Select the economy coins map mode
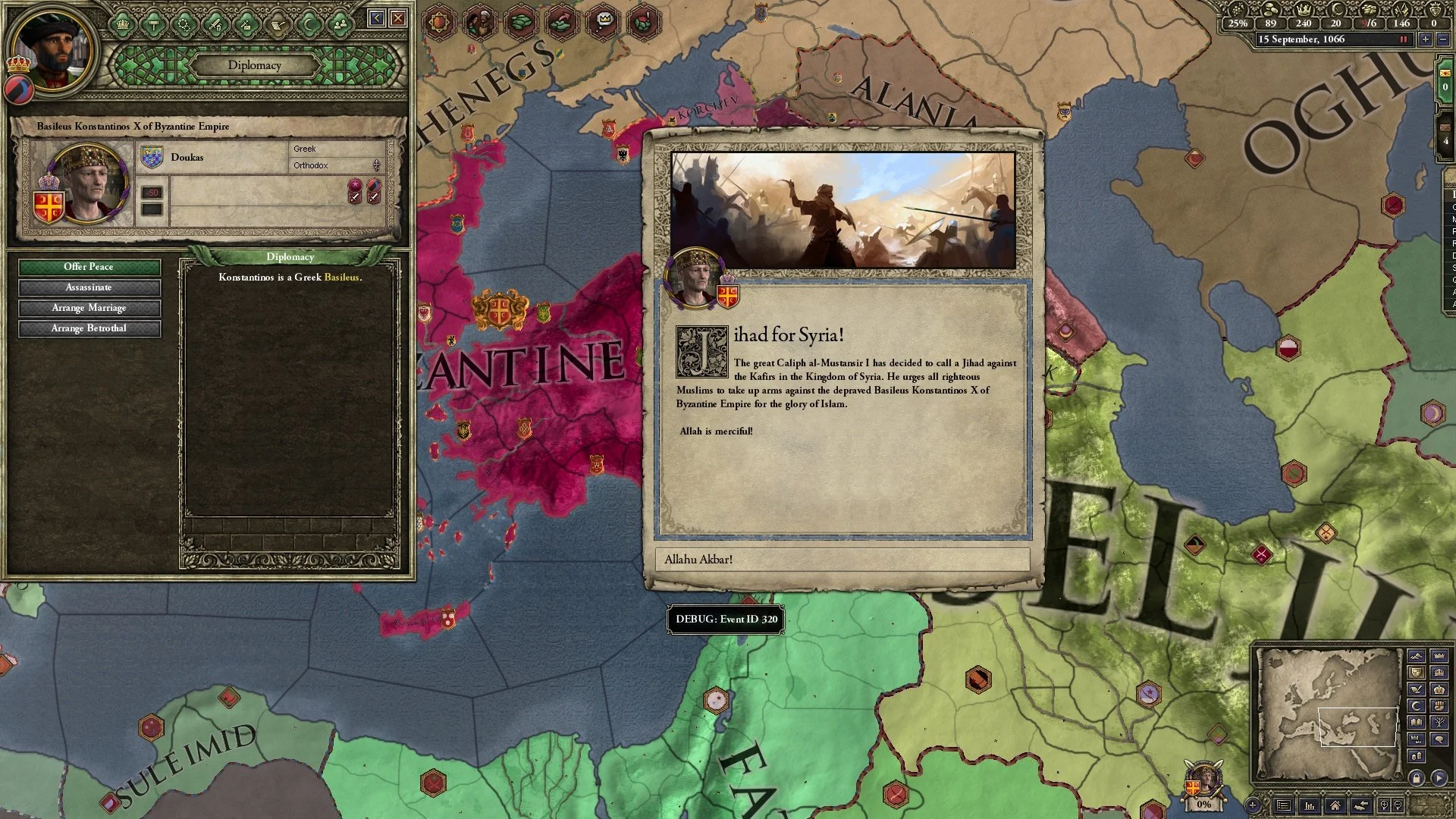Image resolution: width=1456 pixels, height=819 pixels. click(1417, 756)
